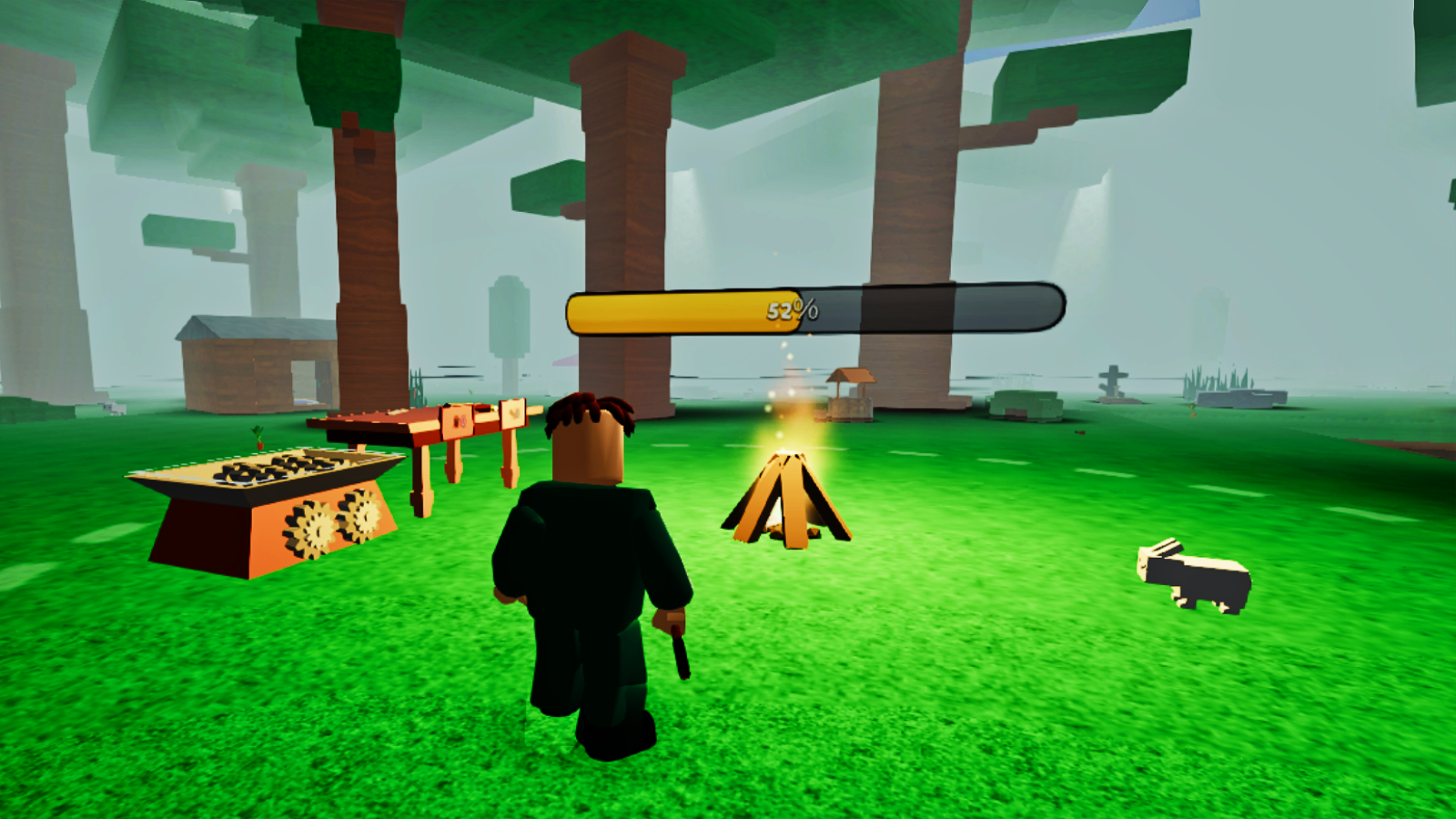Viewport: 1456px width, 819px height.
Task: Click the filled yellow portion of the bar
Action: pos(682,309)
